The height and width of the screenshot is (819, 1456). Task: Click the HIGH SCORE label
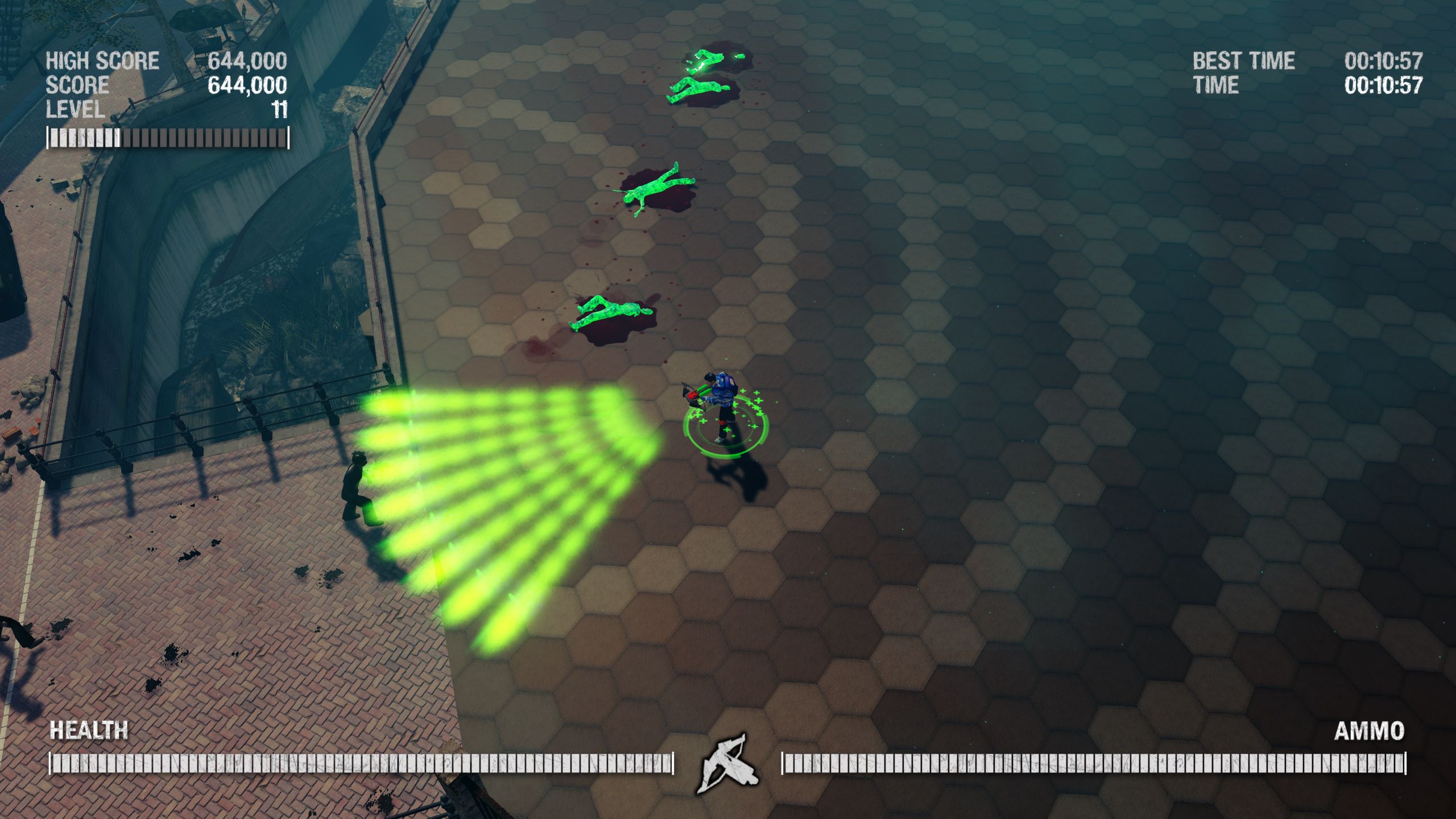click(102, 60)
